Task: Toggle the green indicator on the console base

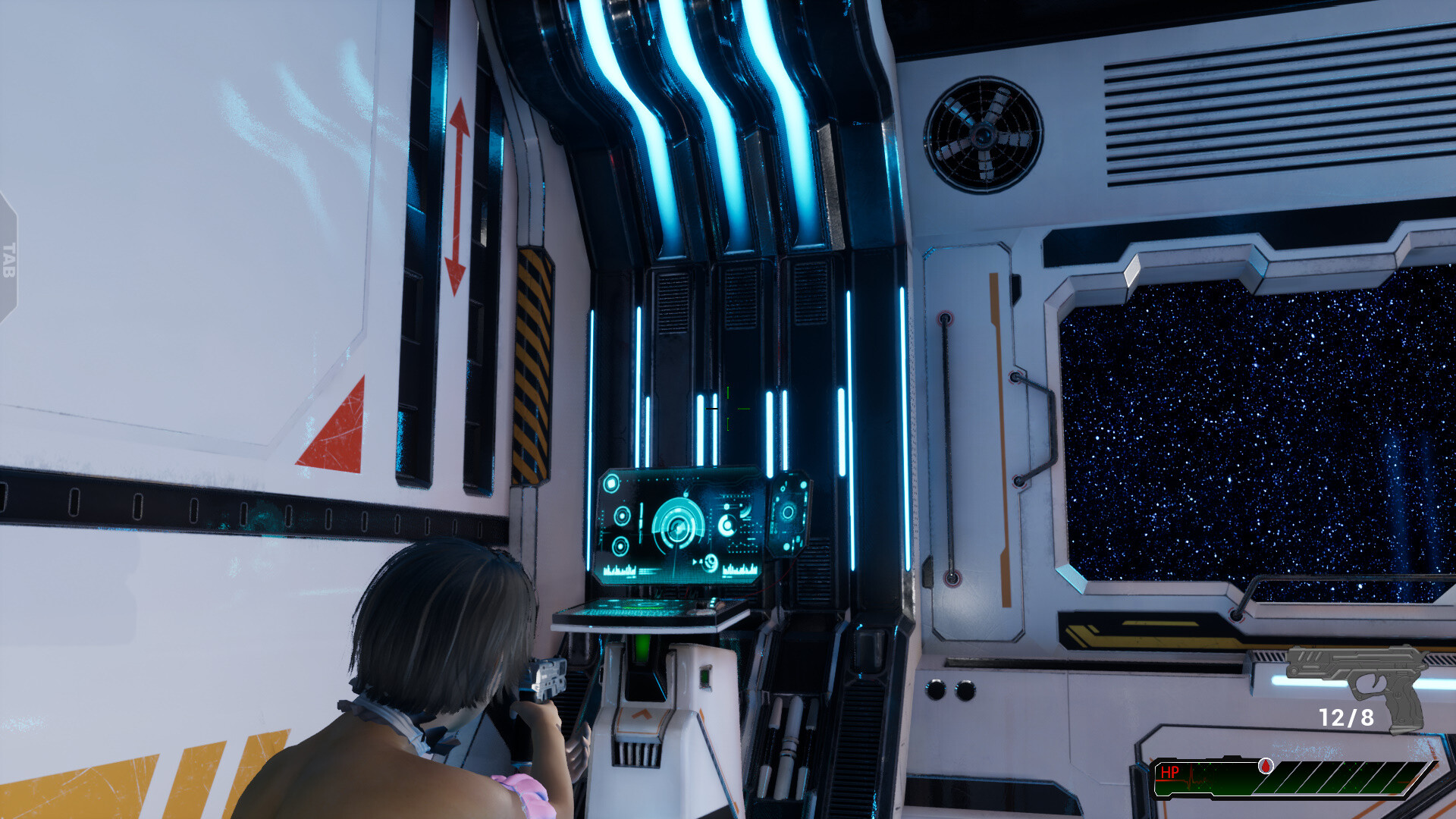Action: [x=704, y=677]
